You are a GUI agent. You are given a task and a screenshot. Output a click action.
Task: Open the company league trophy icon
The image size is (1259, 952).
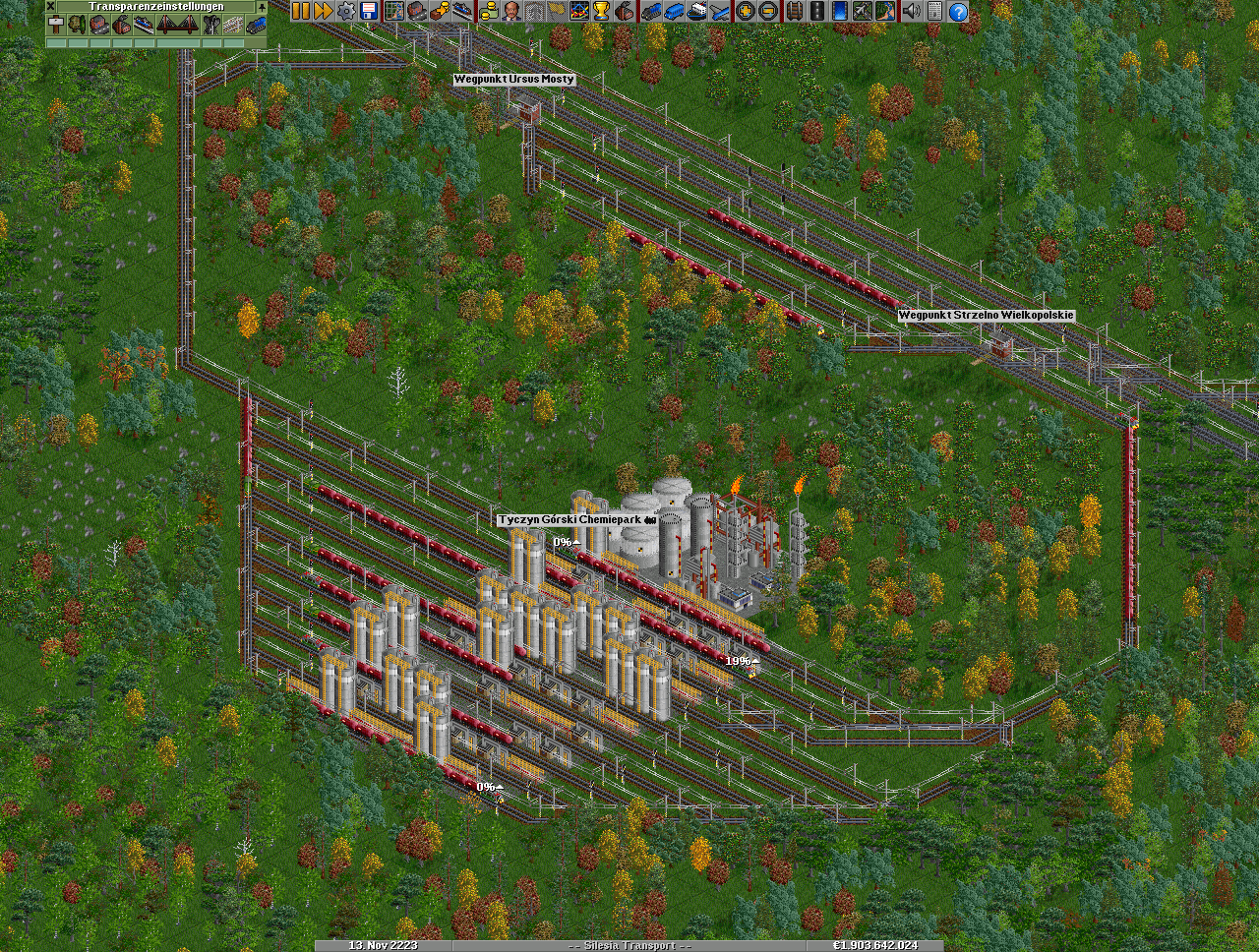point(602,11)
